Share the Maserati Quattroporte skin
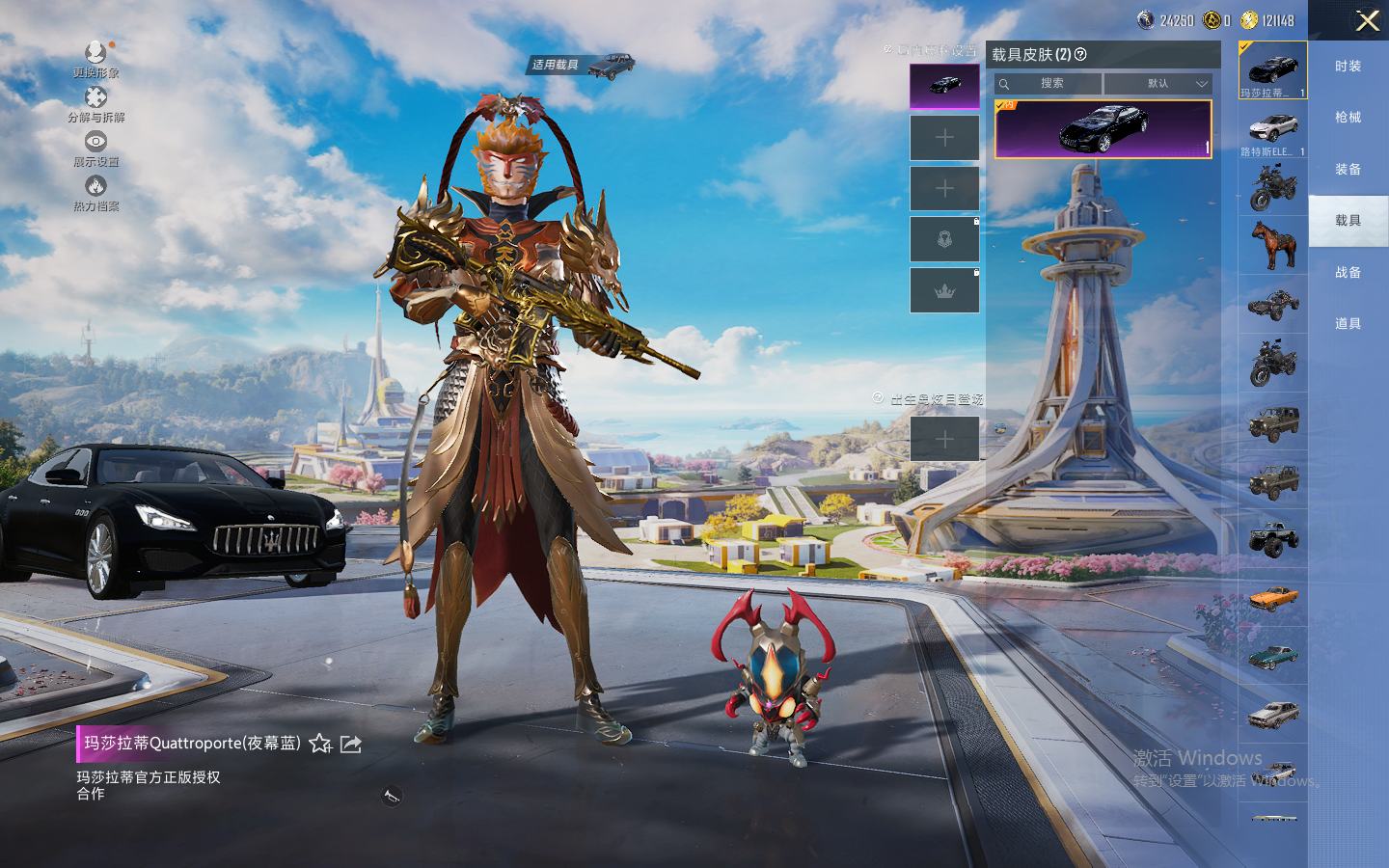 [x=351, y=744]
